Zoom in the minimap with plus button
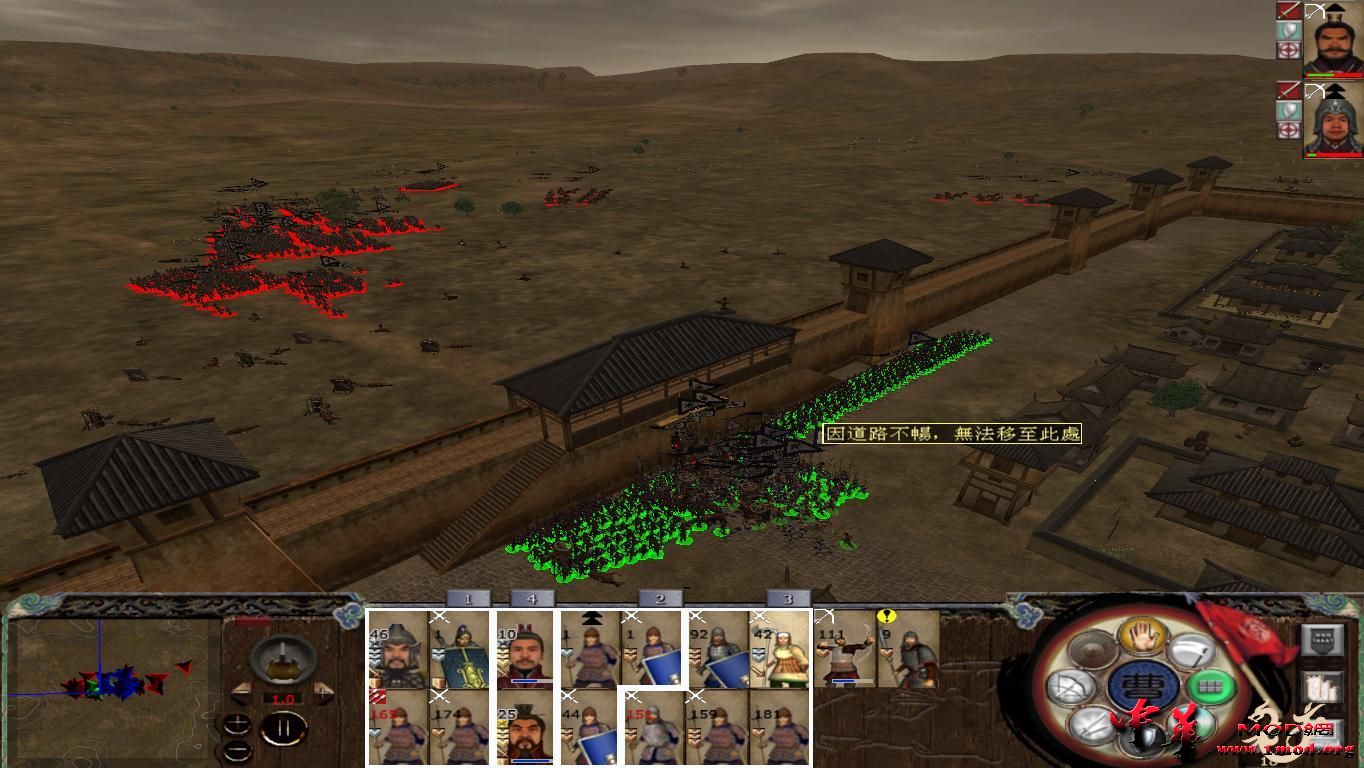The image size is (1364, 768). (x=238, y=723)
